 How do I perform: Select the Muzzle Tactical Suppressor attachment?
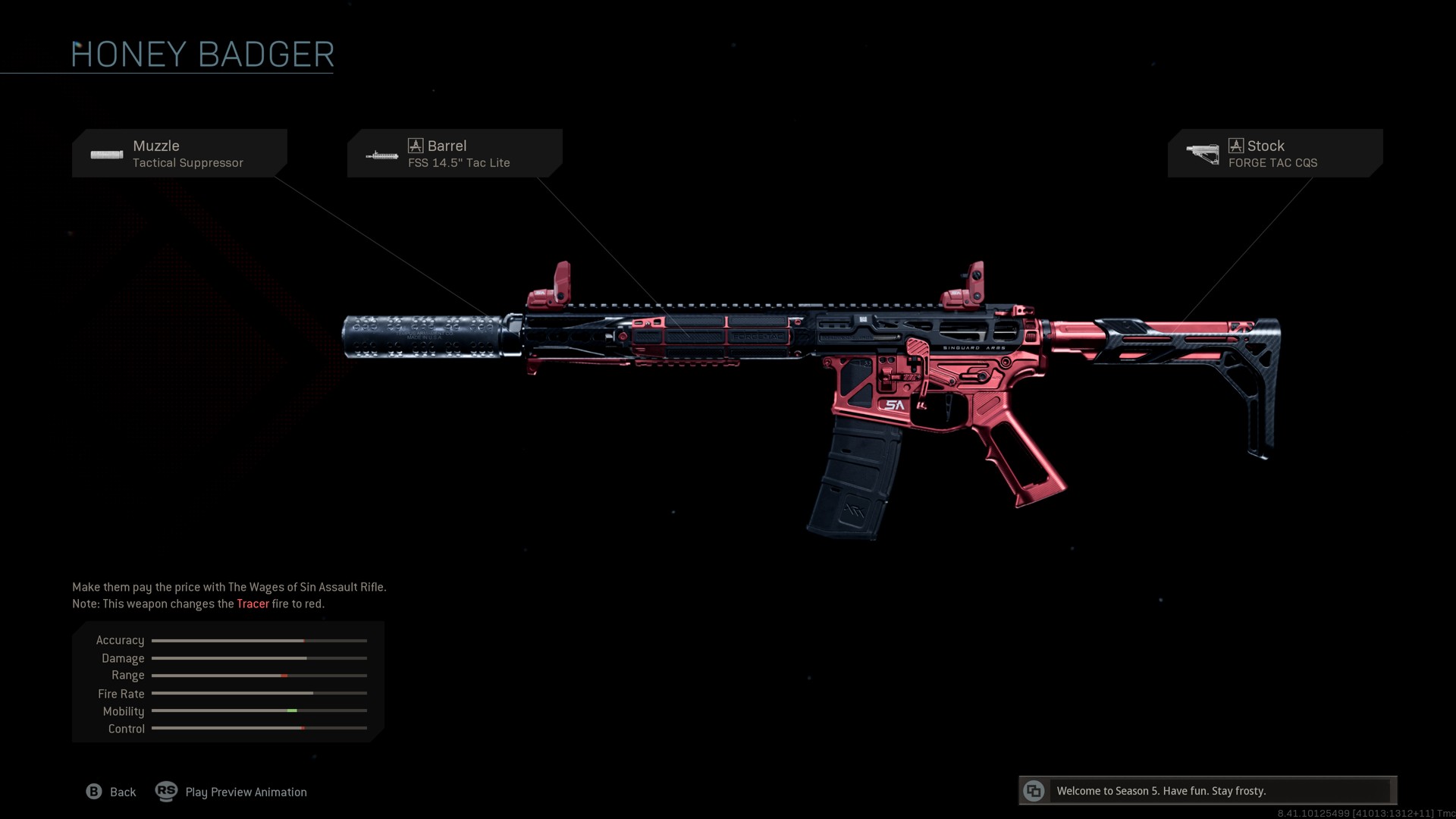click(179, 154)
